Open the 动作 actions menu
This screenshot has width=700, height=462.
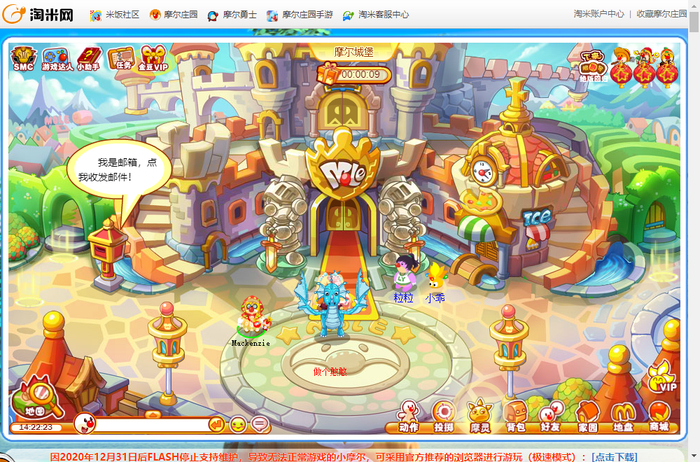point(408,415)
